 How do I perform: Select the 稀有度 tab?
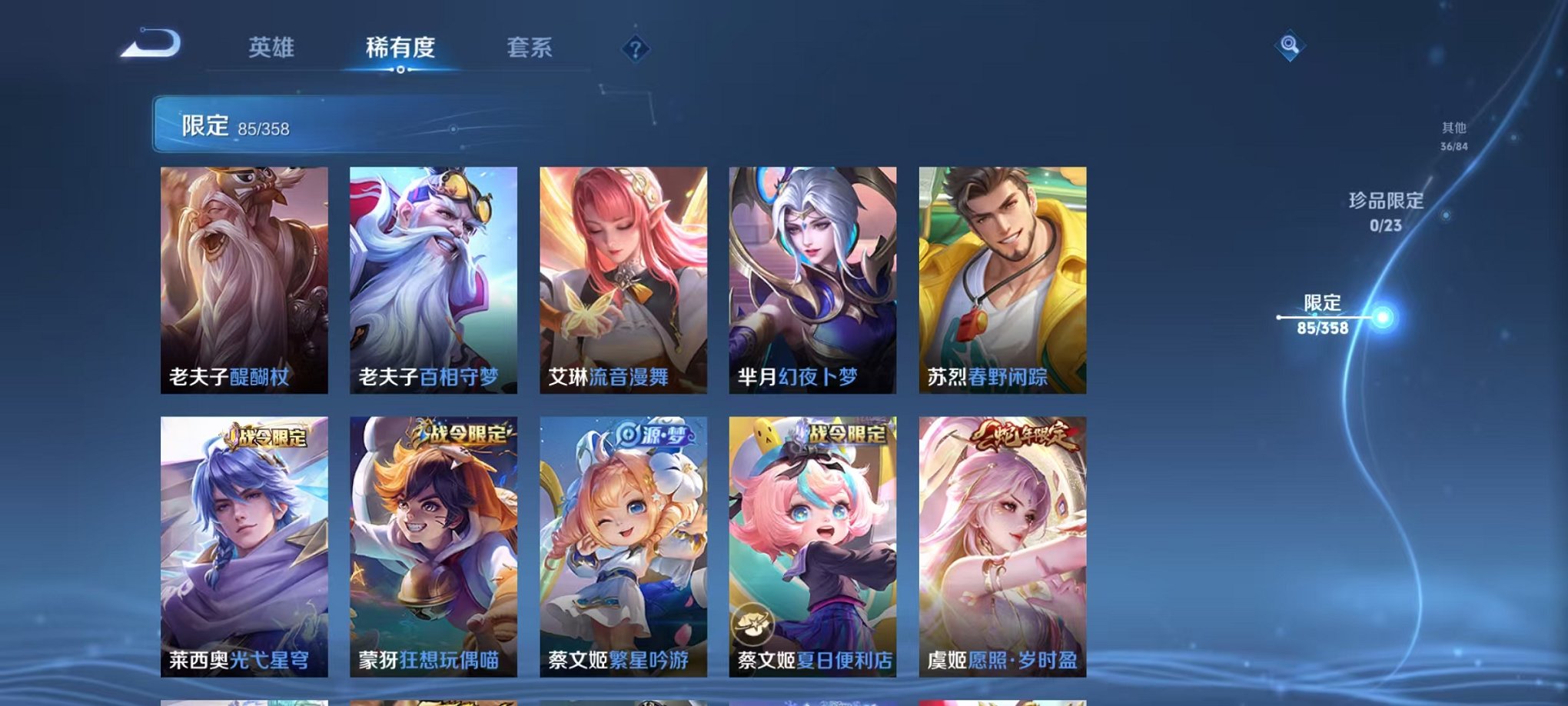[400, 46]
